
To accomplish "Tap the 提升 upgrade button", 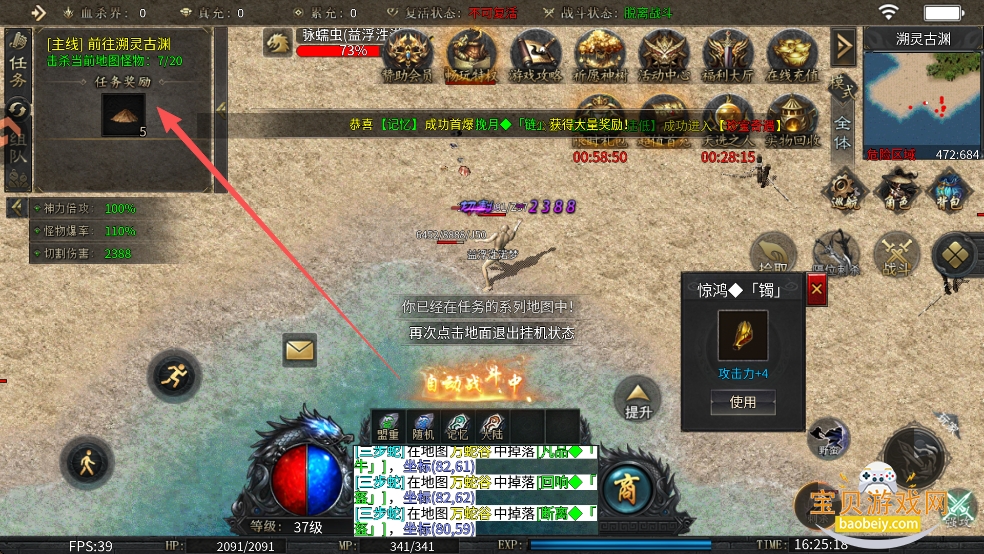I will (x=637, y=398).
